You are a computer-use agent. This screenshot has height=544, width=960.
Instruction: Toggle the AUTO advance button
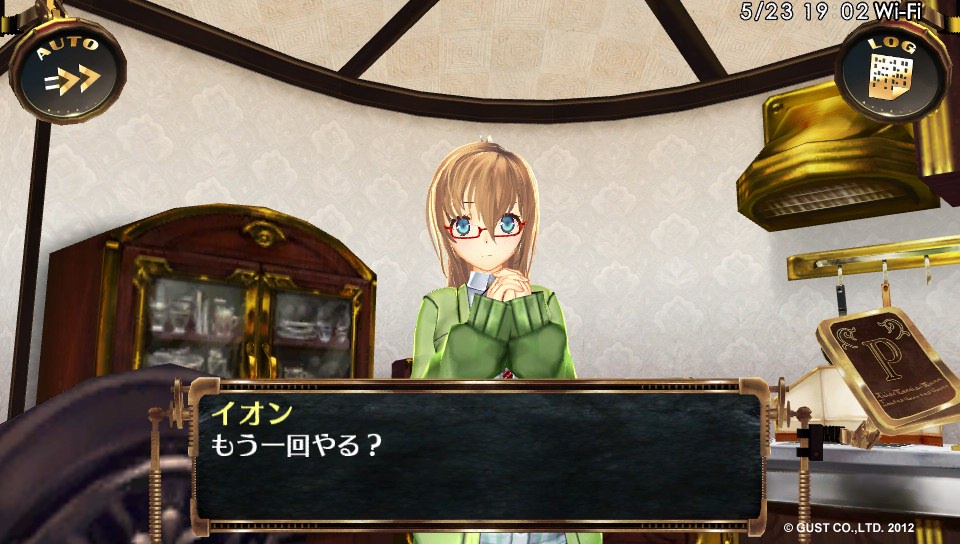coord(67,70)
